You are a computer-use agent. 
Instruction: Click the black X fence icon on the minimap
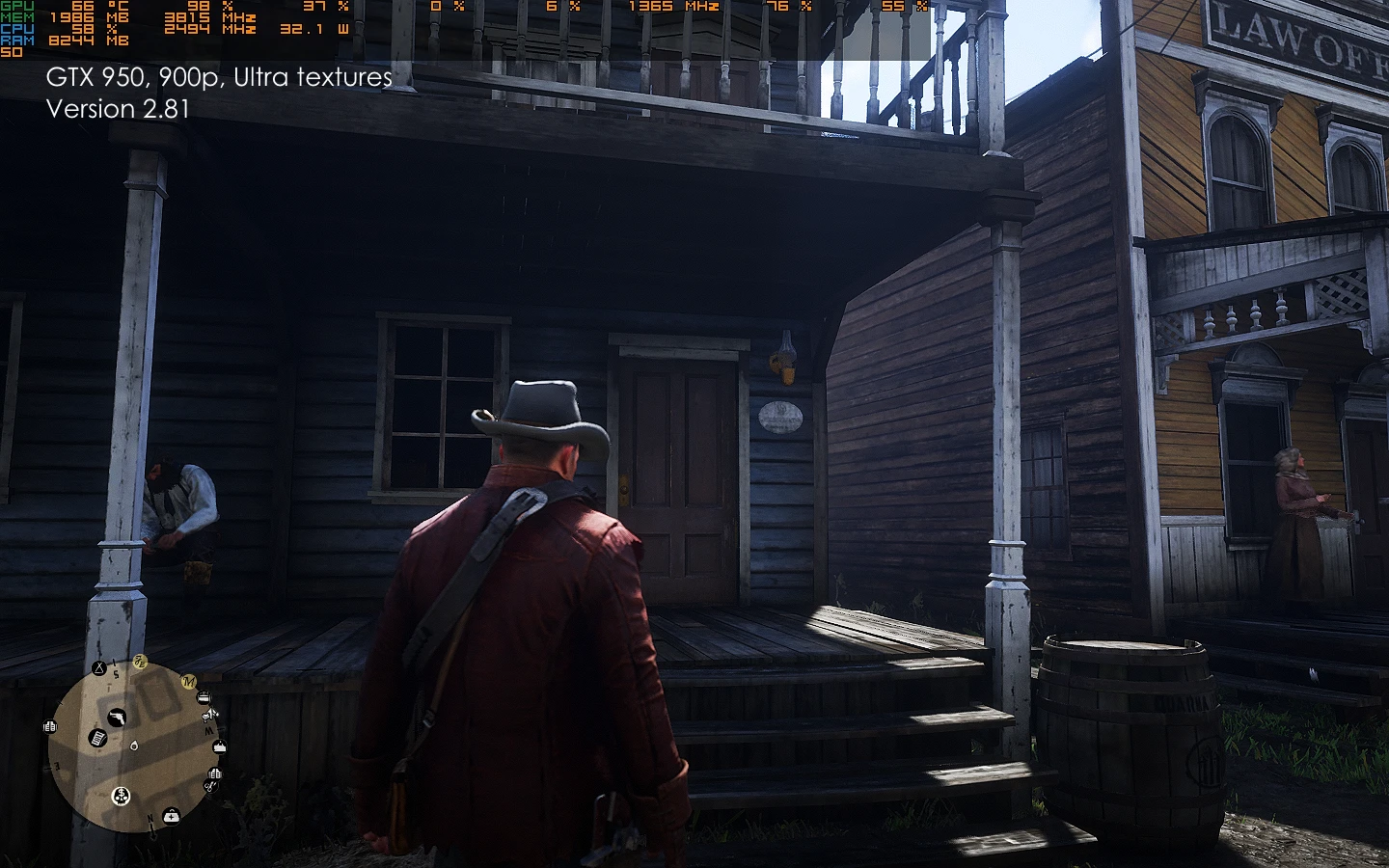(98, 668)
